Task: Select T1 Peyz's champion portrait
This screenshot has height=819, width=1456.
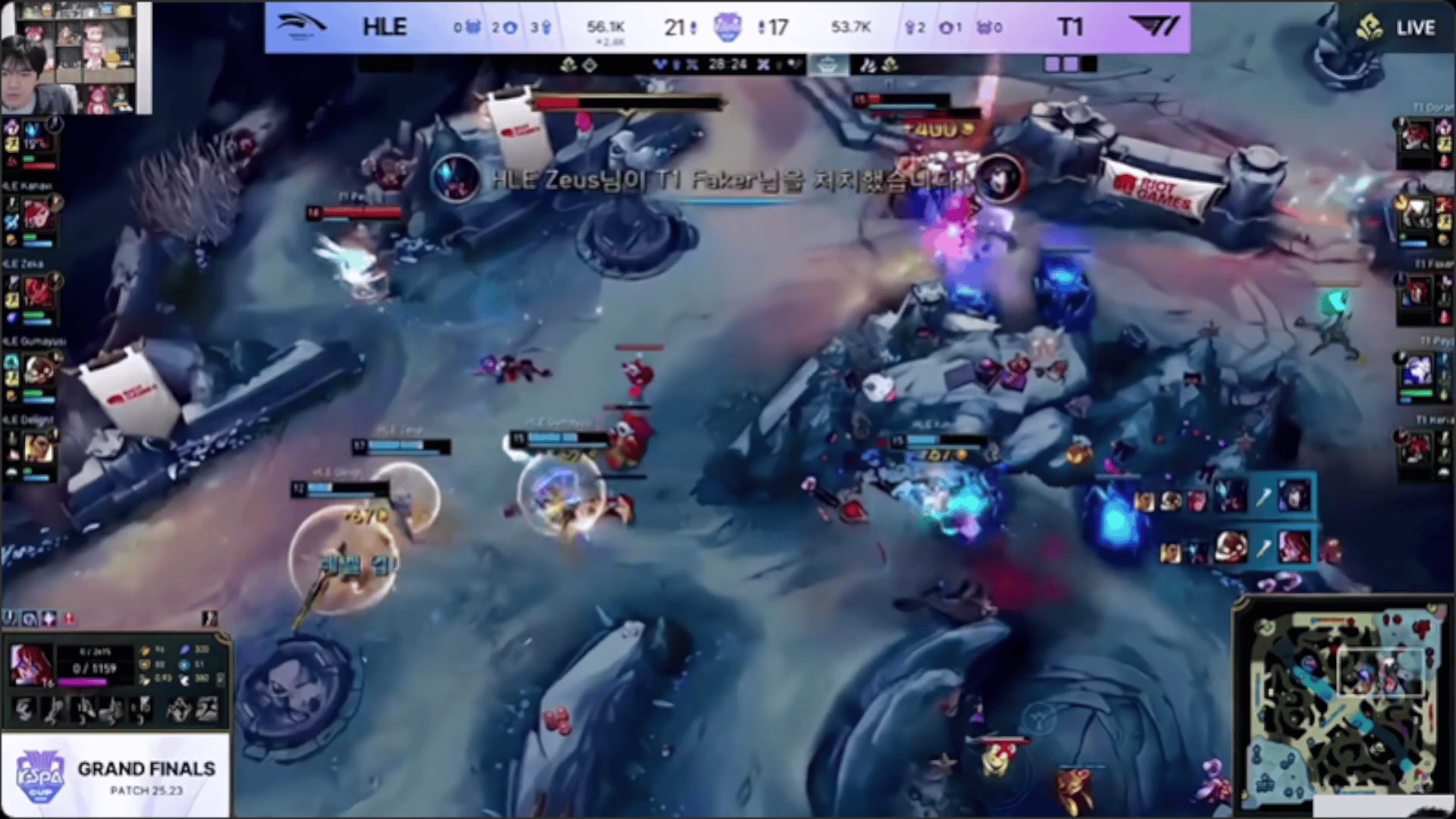Action: click(1415, 370)
